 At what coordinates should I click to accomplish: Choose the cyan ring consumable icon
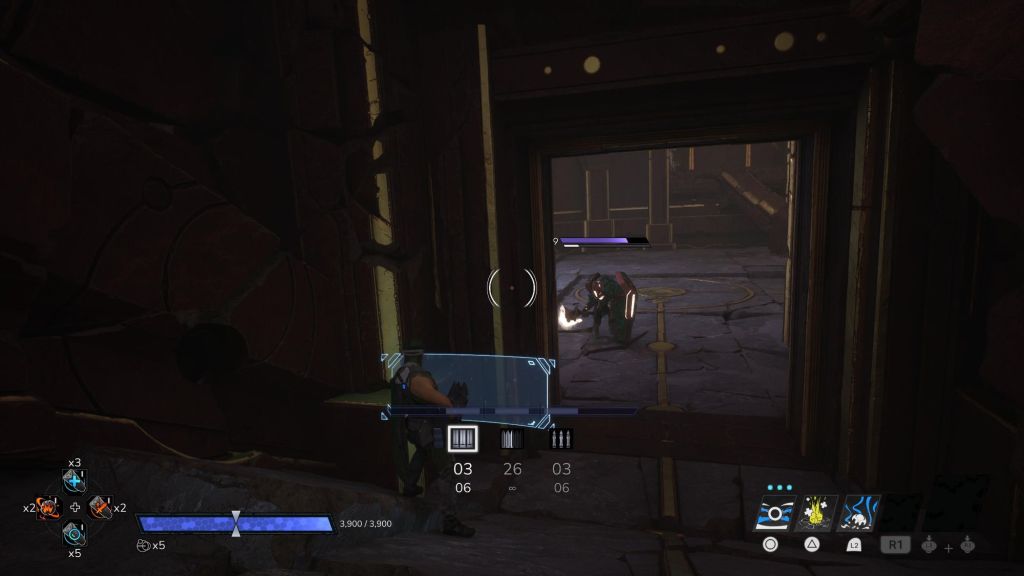(75, 534)
